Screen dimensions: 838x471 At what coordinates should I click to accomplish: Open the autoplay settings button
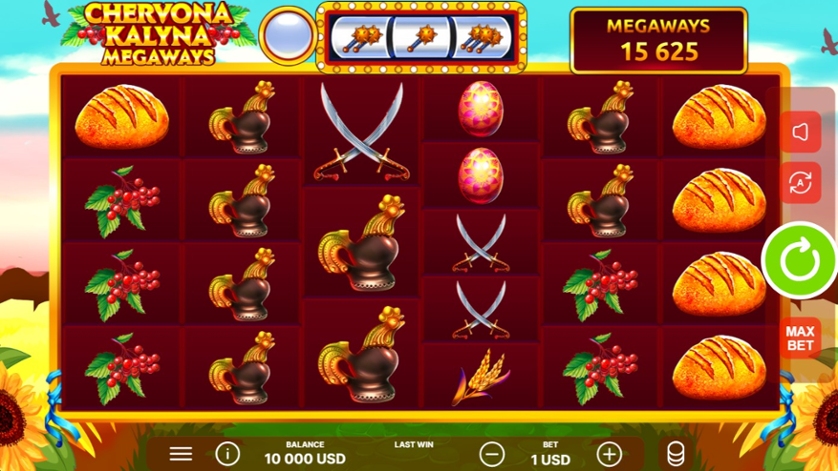[800, 182]
